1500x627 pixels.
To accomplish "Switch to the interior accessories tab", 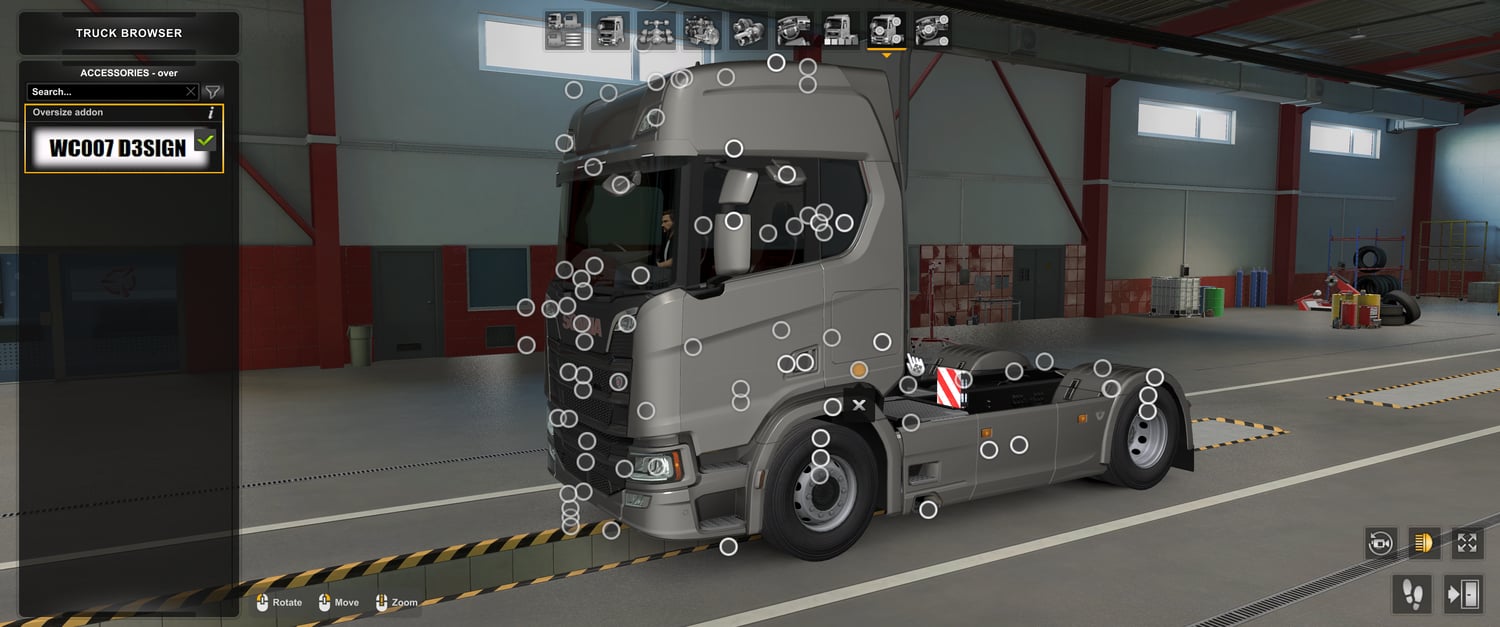I will 932,31.
